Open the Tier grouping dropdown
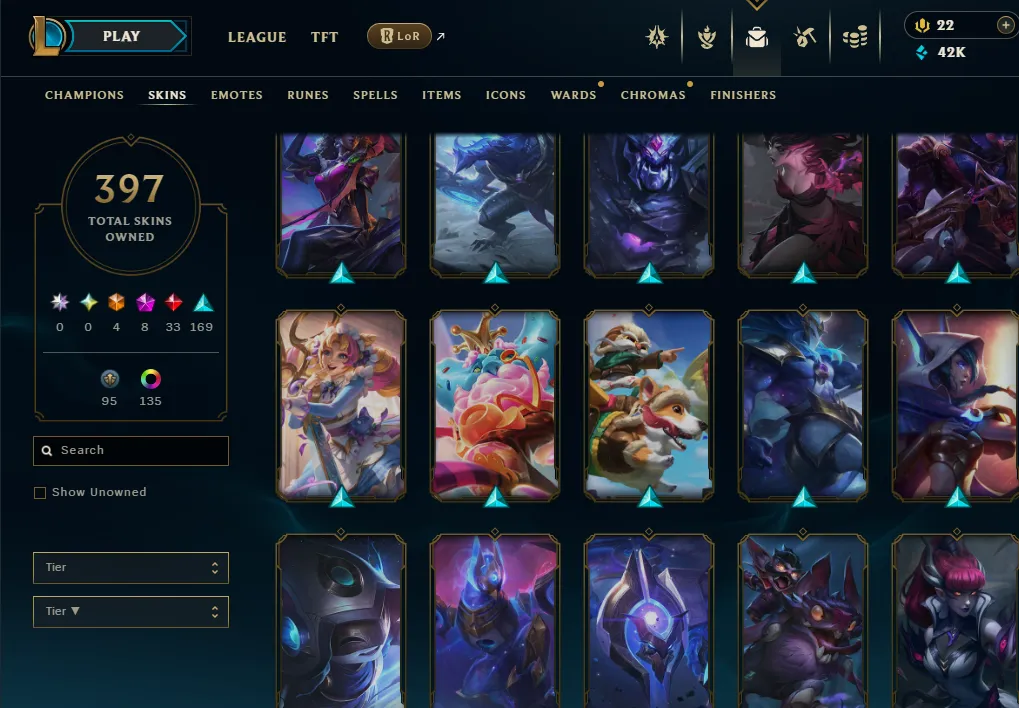Image resolution: width=1019 pixels, height=708 pixels. tap(131, 568)
